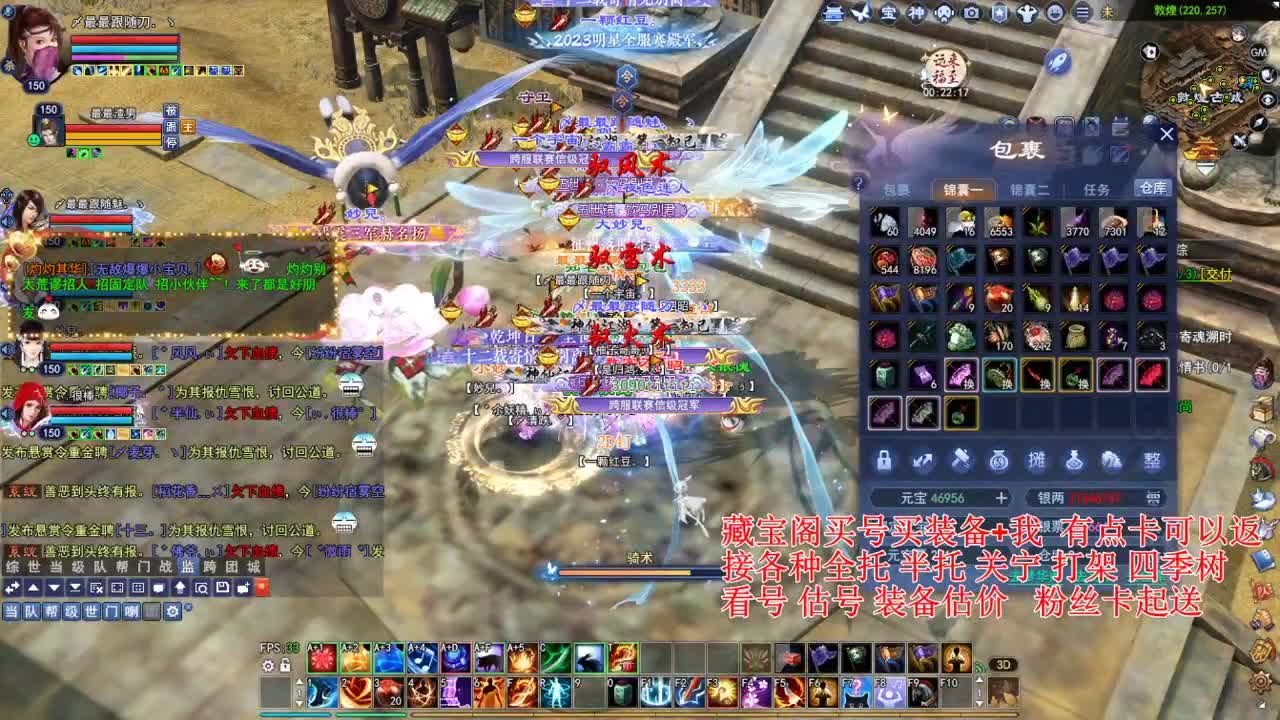Select the hammer salvage icon below the bag grid
This screenshot has height=720, width=1280.
(960, 461)
